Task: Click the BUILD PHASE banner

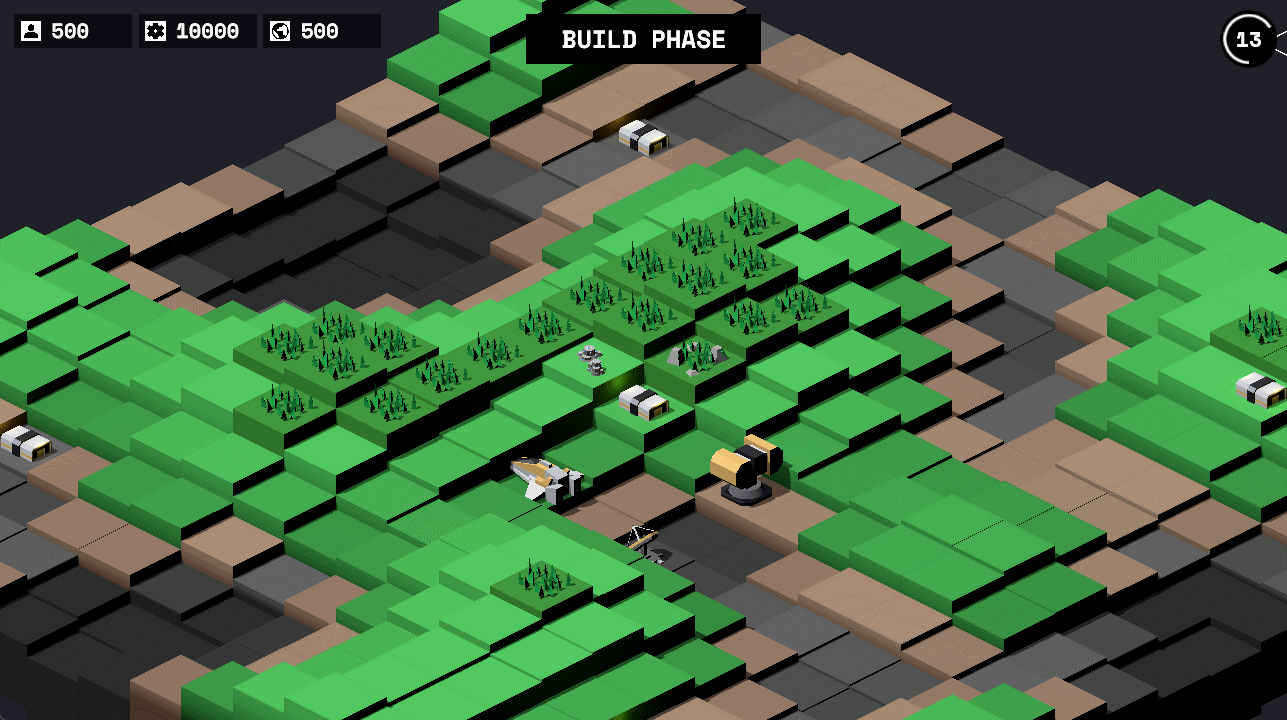Action: click(643, 39)
